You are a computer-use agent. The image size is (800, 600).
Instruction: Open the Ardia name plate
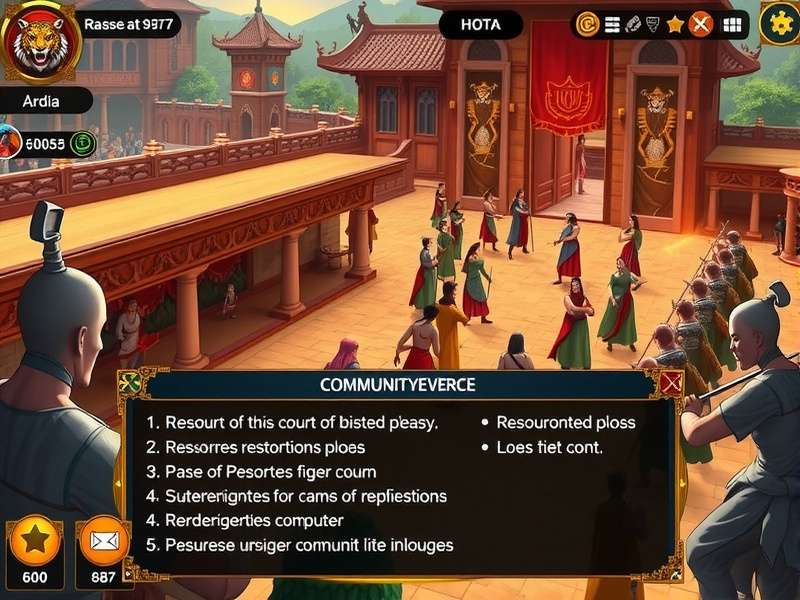click(42, 101)
